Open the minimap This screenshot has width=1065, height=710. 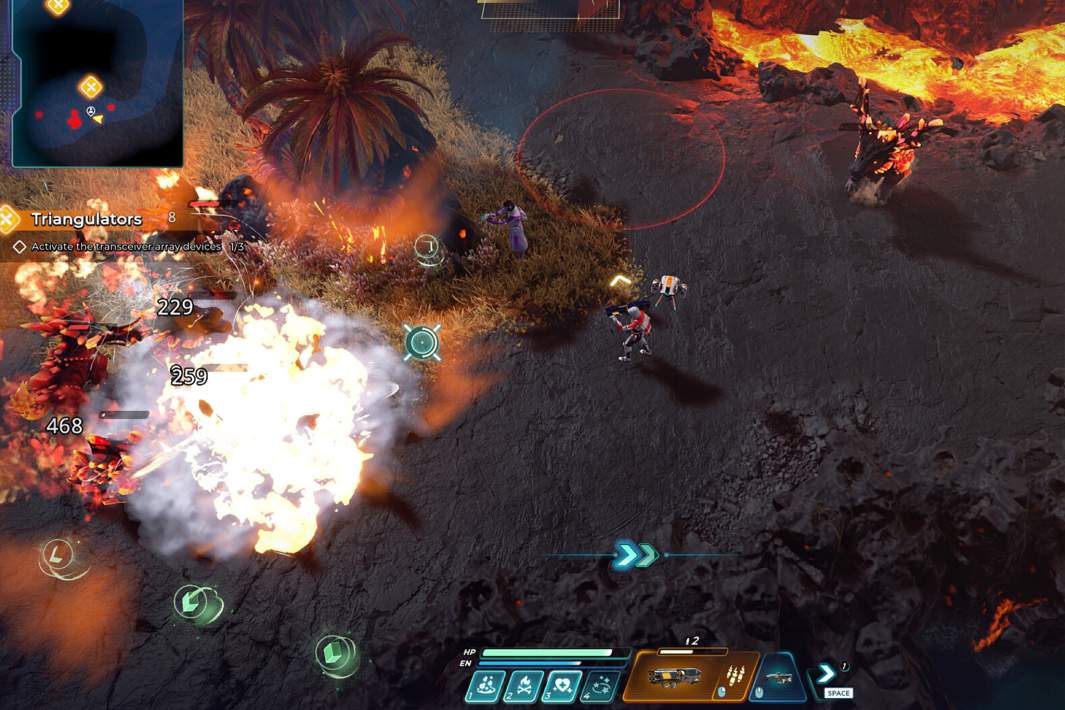click(x=97, y=82)
